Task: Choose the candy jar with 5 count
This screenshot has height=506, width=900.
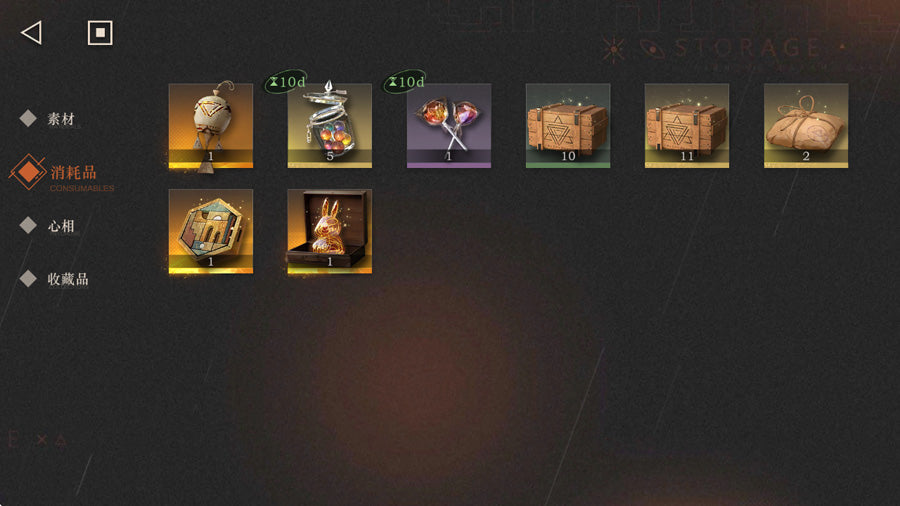Action: tap(329, 125)
